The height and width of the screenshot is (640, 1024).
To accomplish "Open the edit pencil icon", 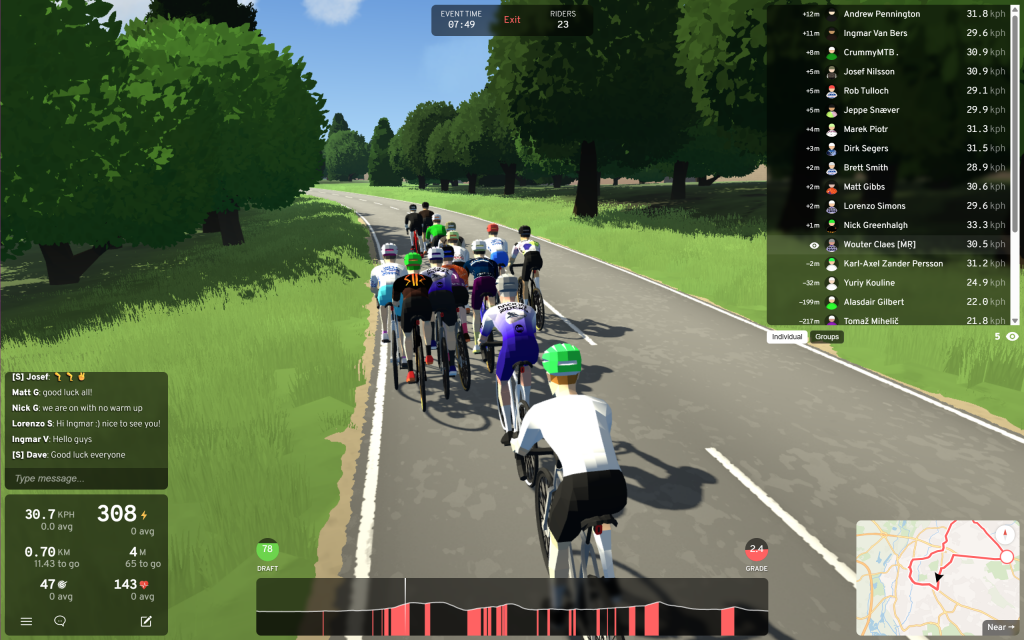I will [146, 621].
